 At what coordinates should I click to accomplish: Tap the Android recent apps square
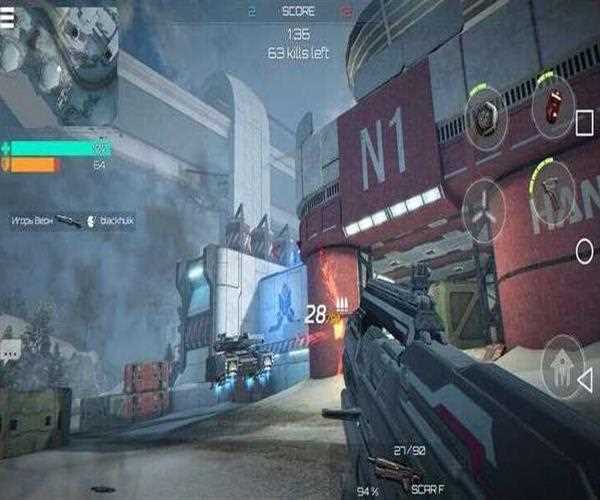click(x=585, y=123)
